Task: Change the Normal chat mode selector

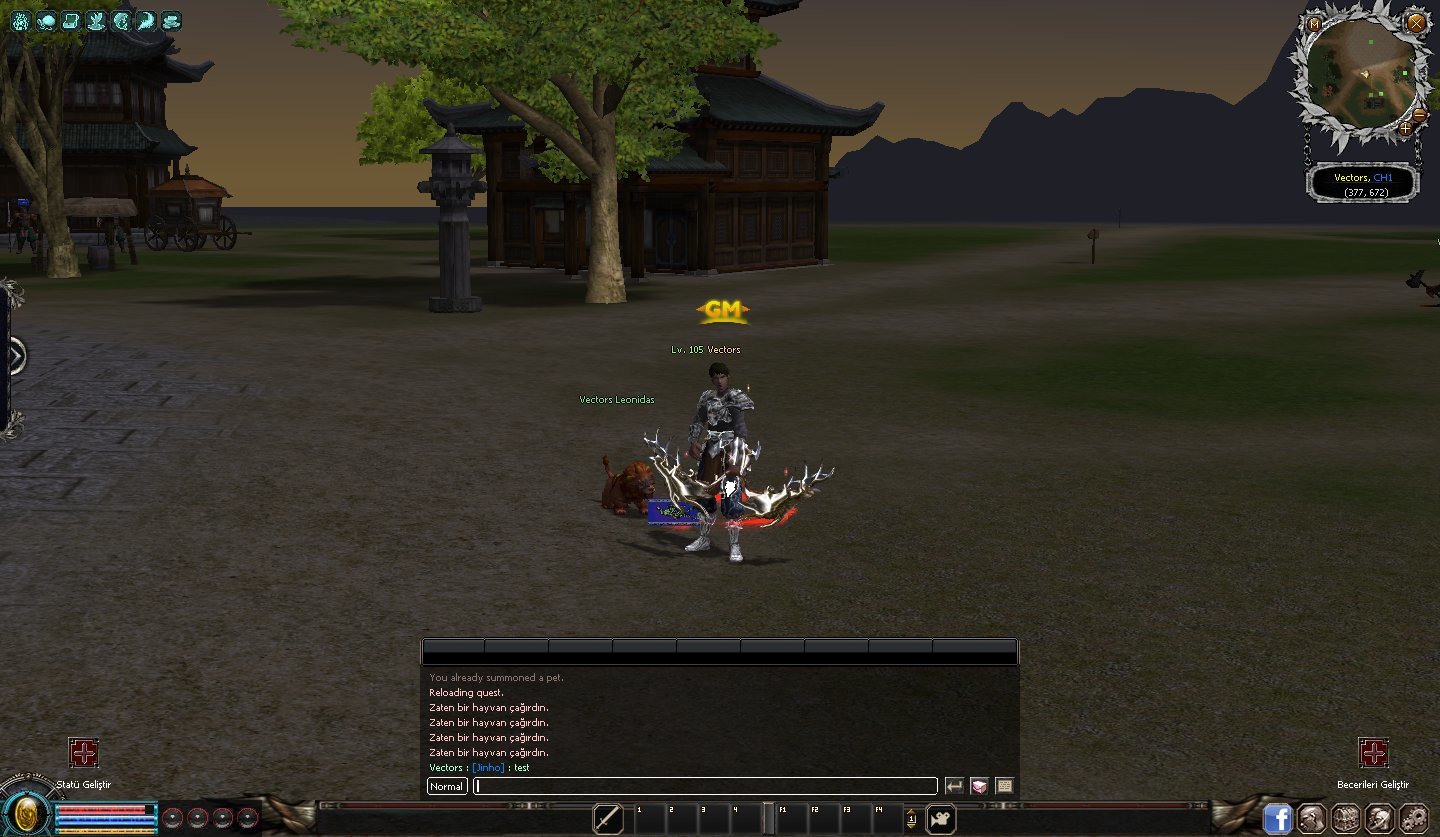Action: point(447,786)
